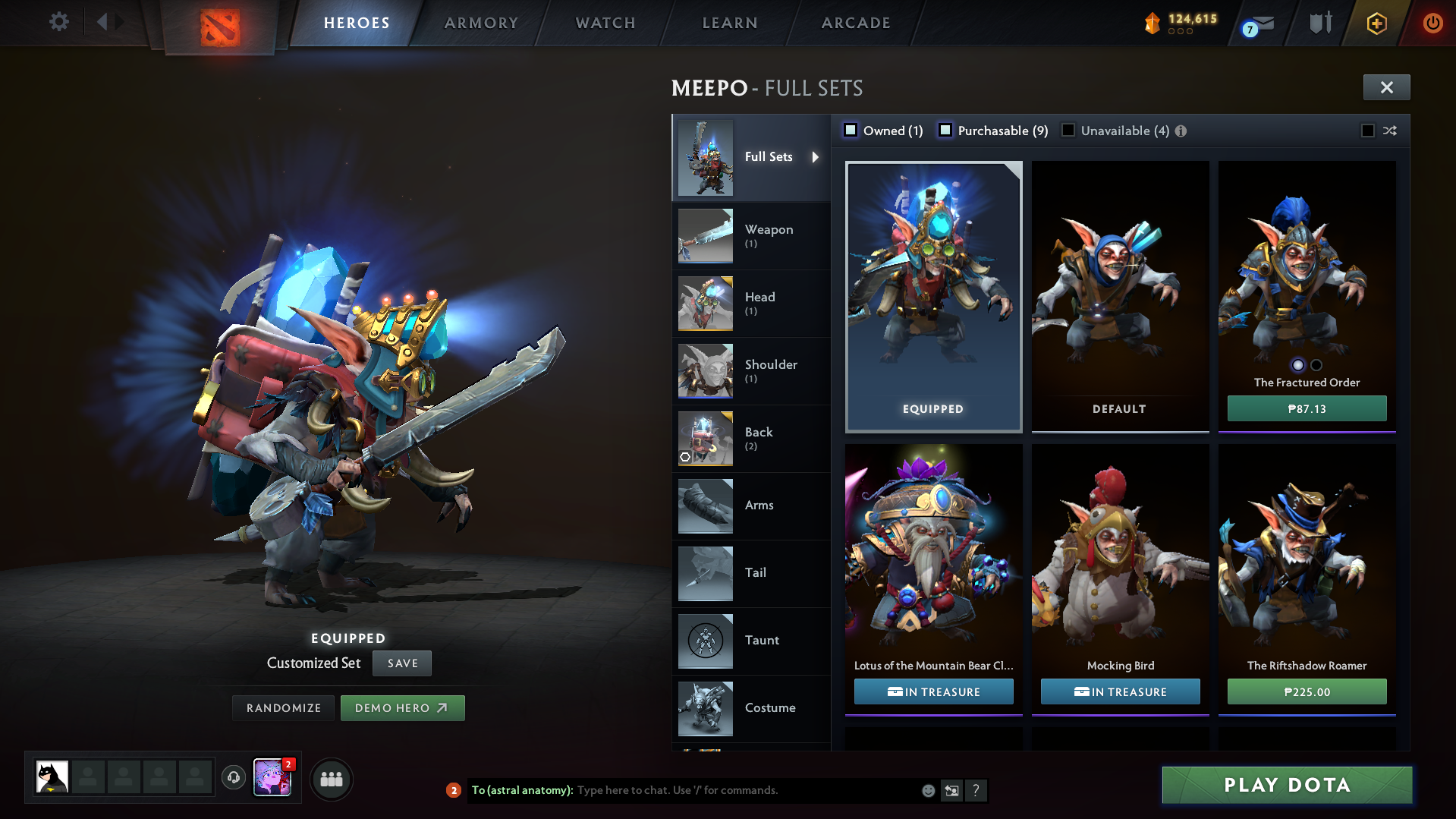
Task: Save the customized Meepo set
Action: (401, 663)
